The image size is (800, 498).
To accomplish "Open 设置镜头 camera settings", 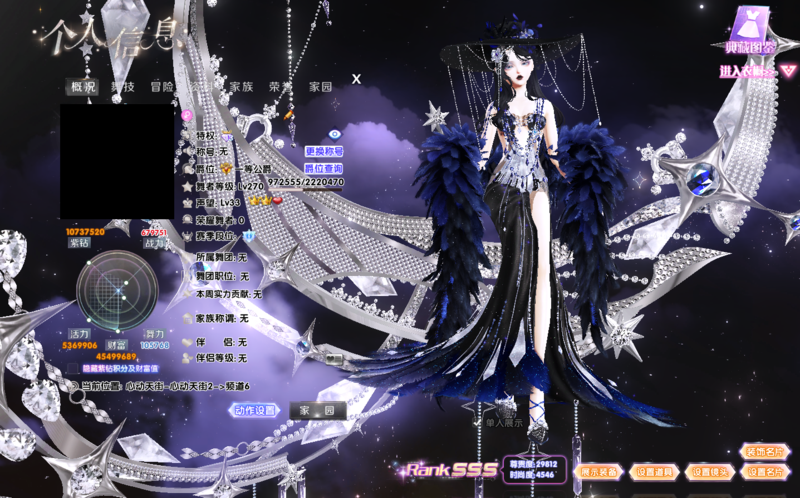I will (709, 471).
